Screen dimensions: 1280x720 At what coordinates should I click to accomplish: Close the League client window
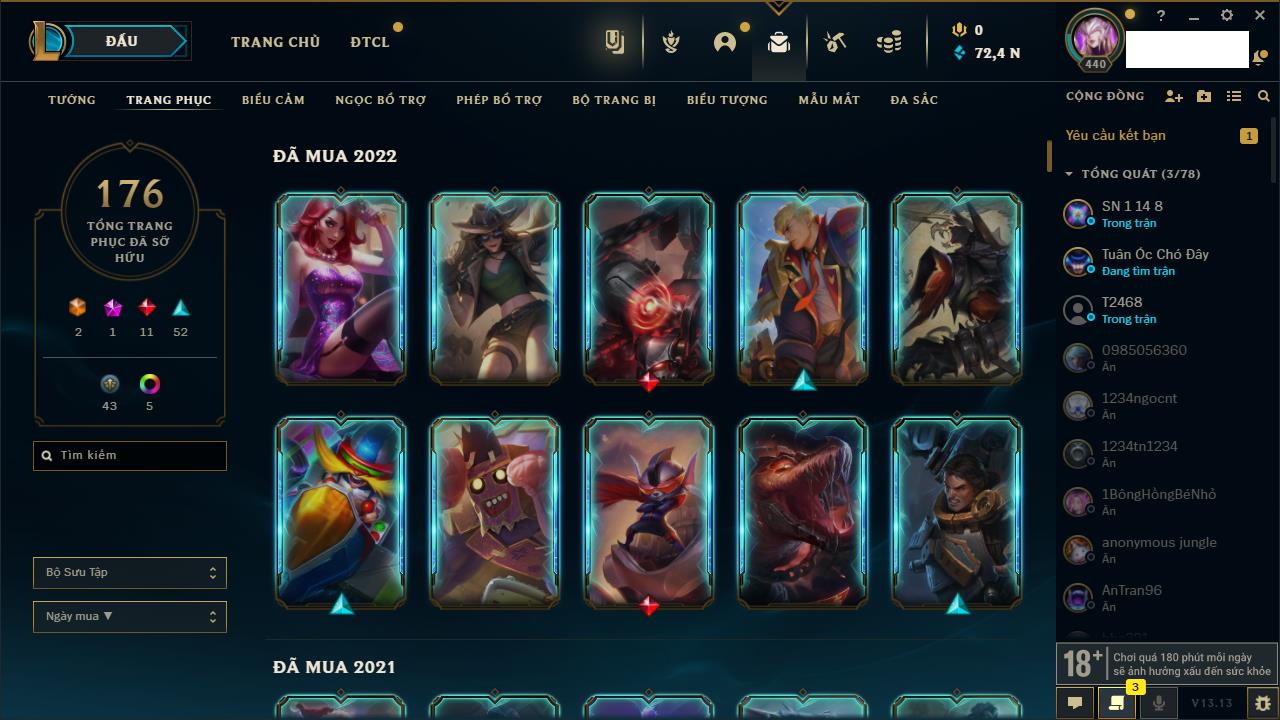click(1260, 16)
